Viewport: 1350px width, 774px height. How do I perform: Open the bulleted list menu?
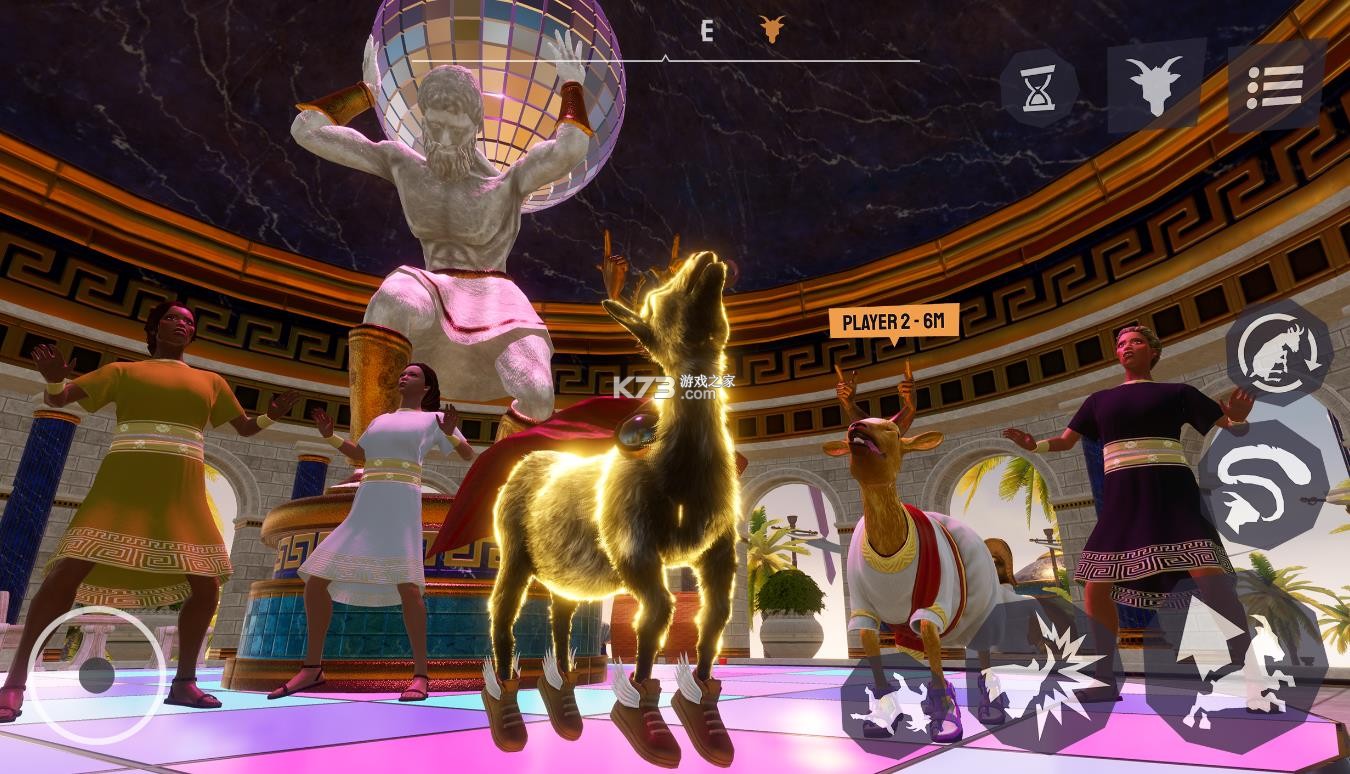[1275, 87]
